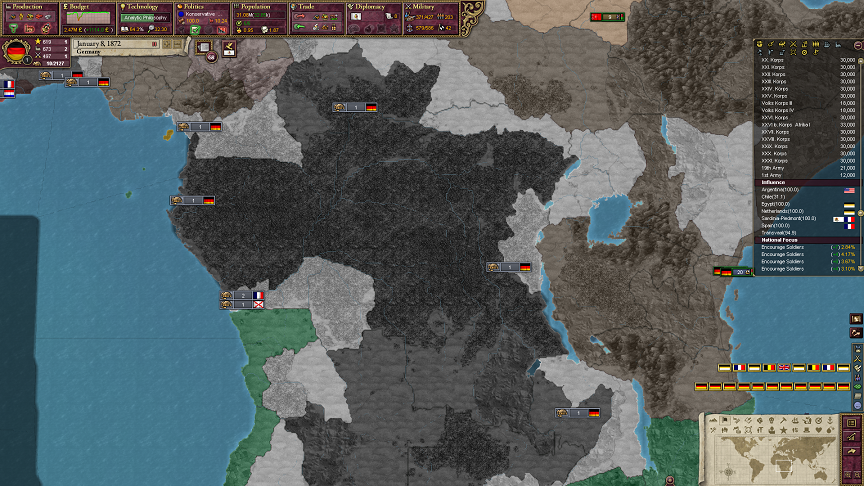Open the Production panel
The height and width of the screenshot is (486, 864).
(x=30, y=6)
